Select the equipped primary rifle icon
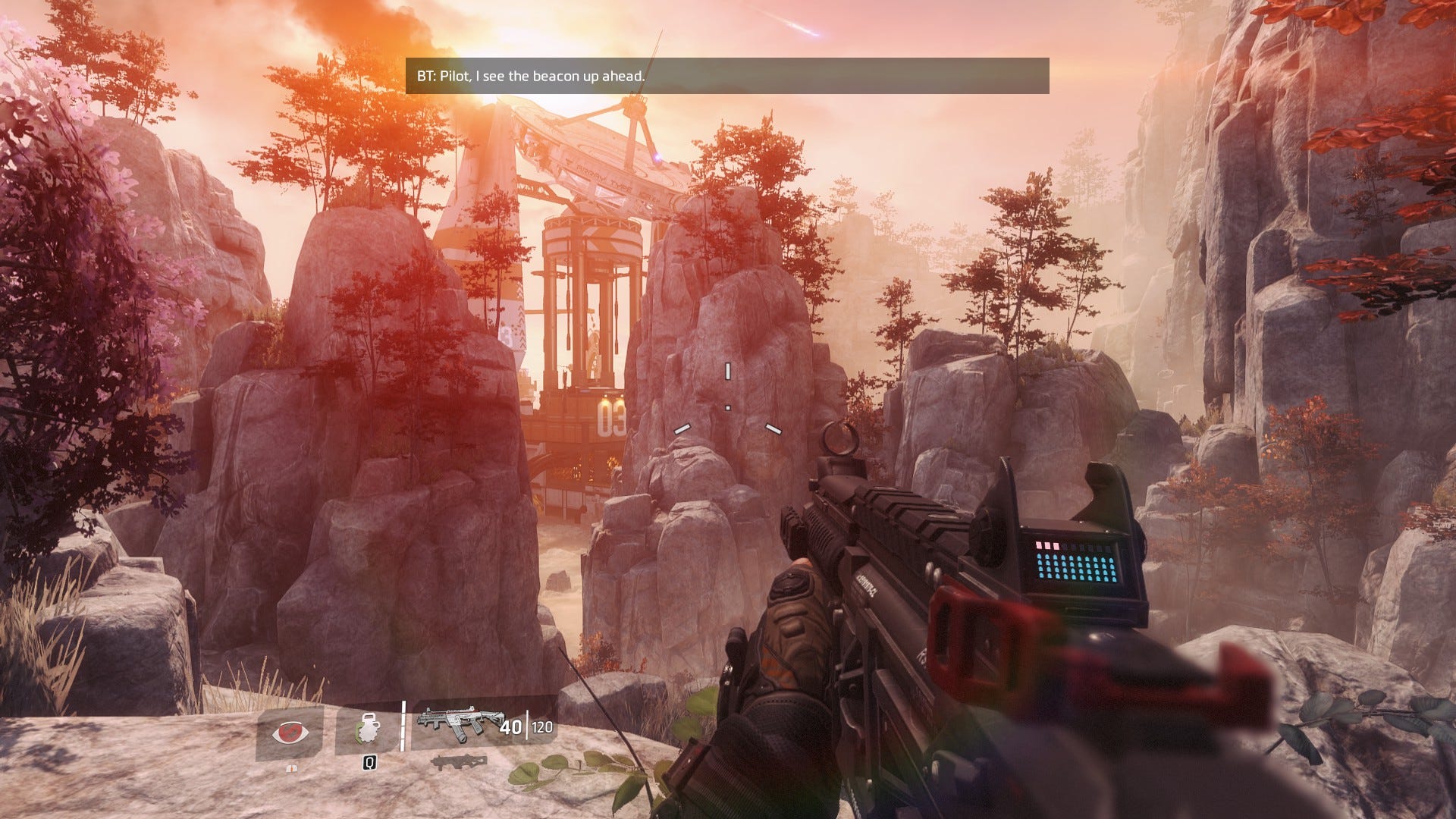The height and width of the screenshot is (819, 1456). (455, 726)
